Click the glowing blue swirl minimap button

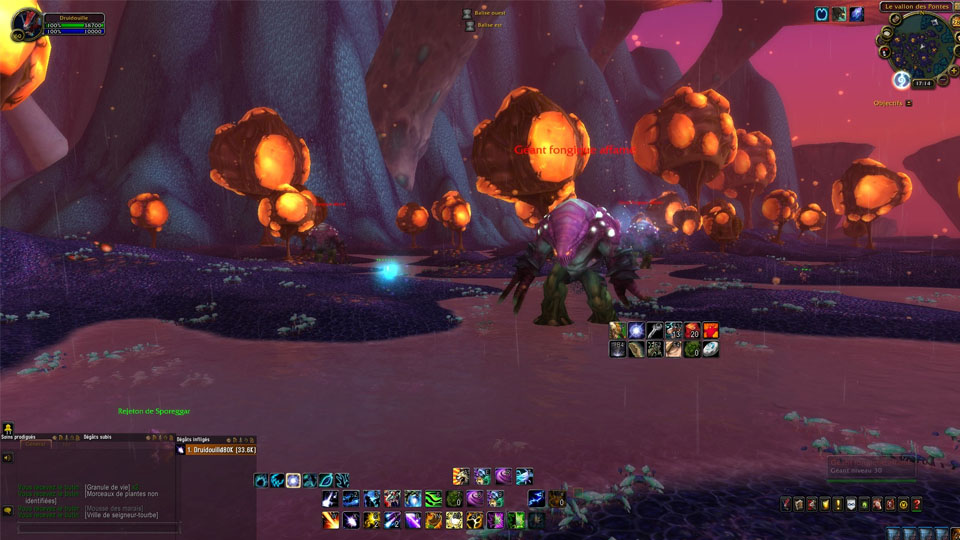(900, 80)
